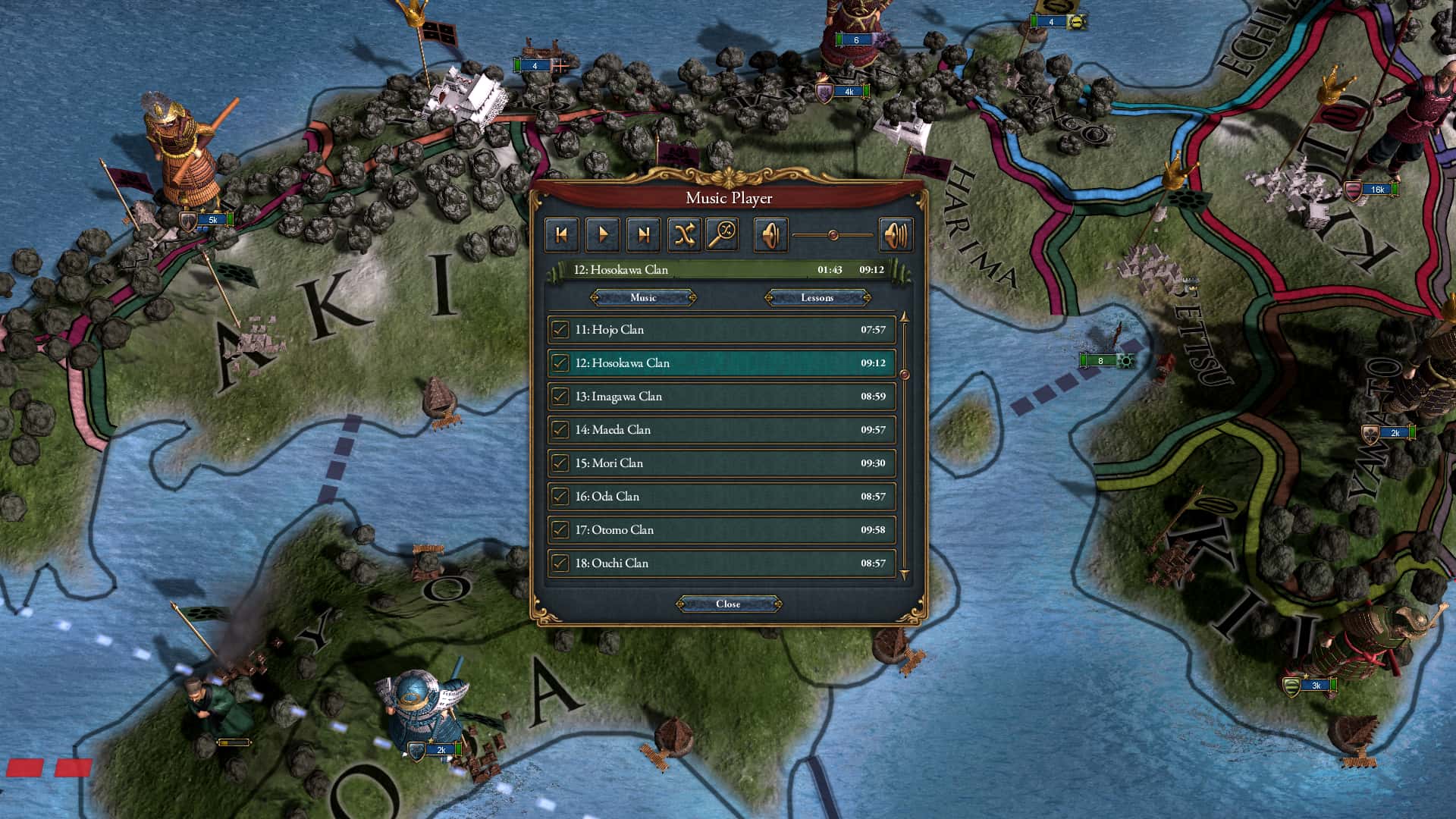The width and height of the screenshot is (1456, 819).
Task: Mute sound using the small speaker icon
Action: tap(772, 234)
